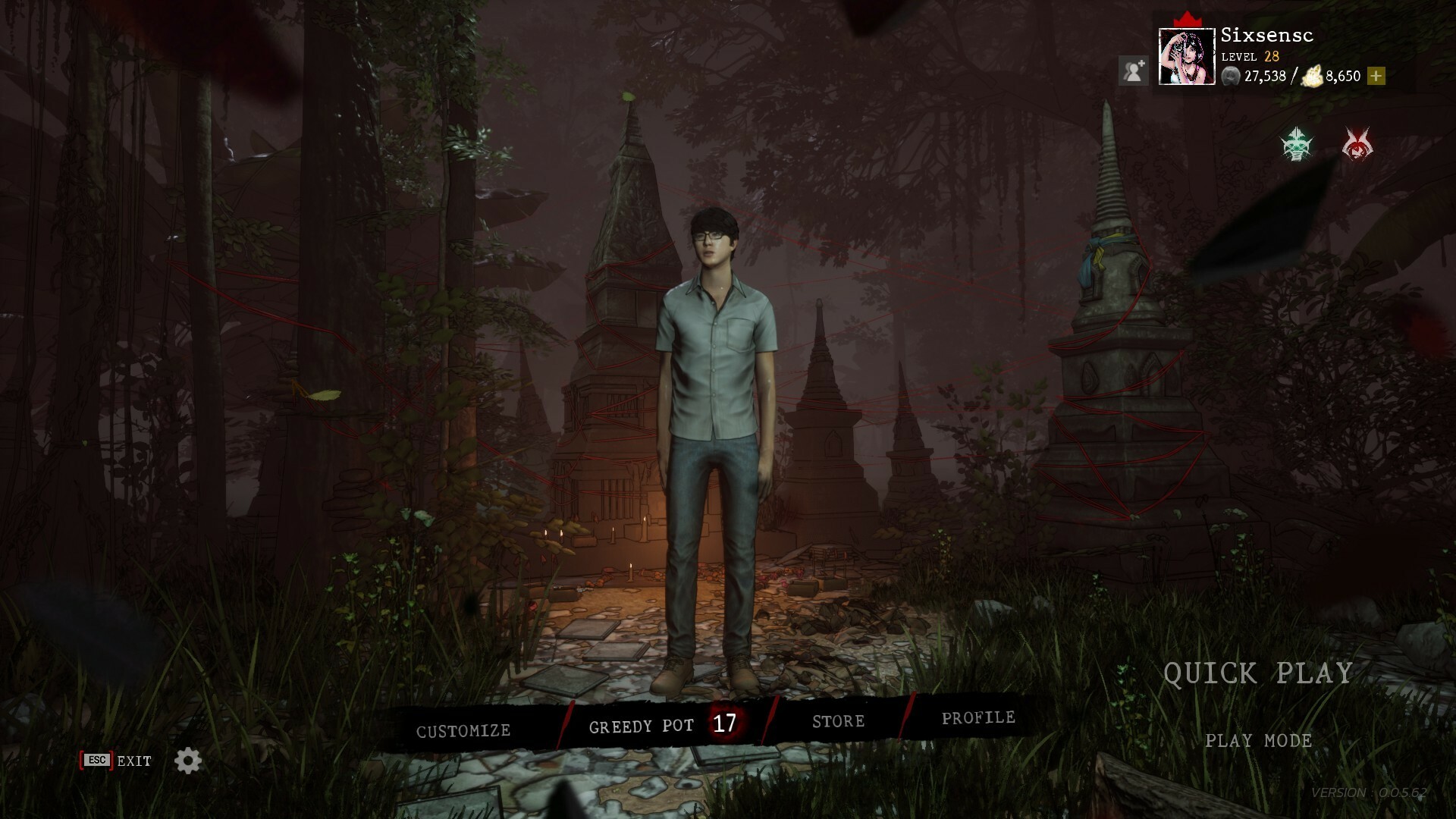Open the Greedy Pot event panel
1456x819 pixels.
tap(642, 726)
